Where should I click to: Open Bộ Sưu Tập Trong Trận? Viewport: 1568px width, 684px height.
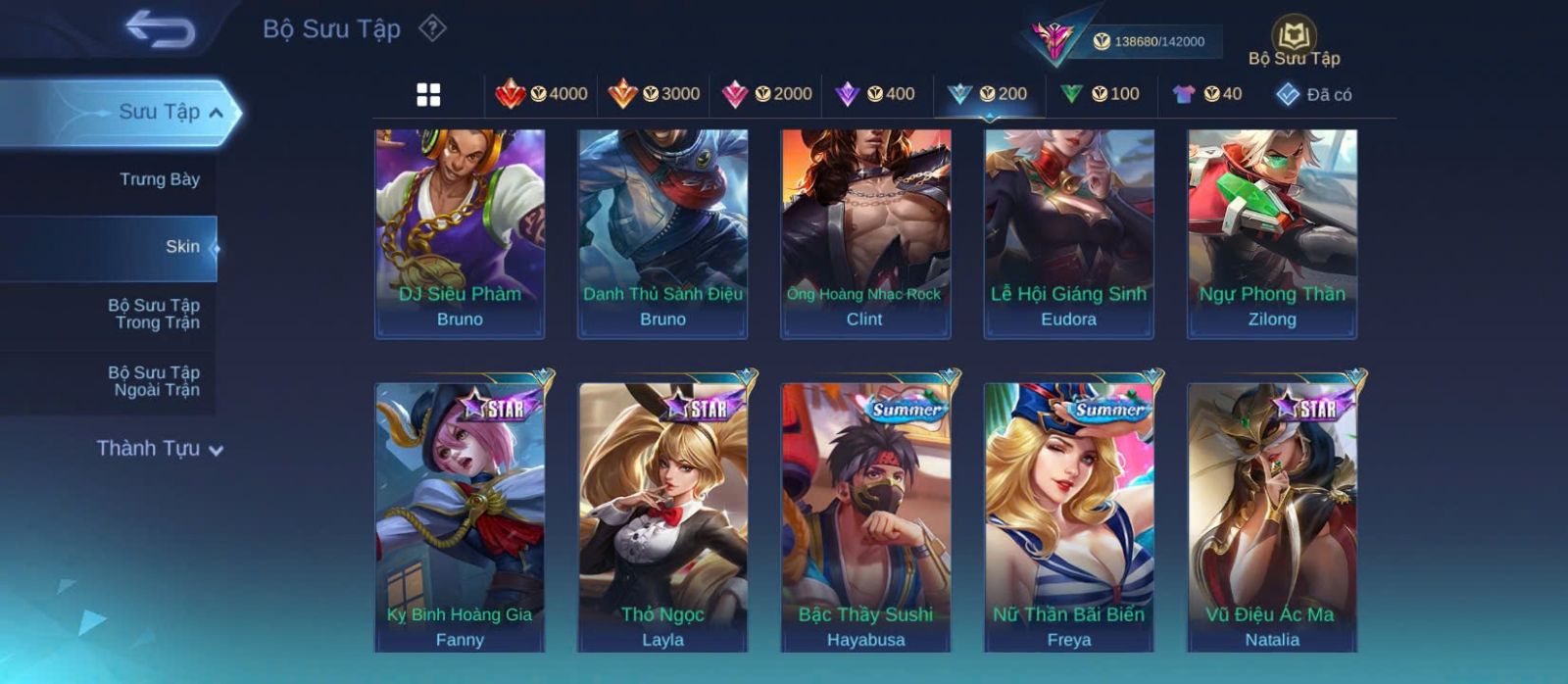coord(154,314)
